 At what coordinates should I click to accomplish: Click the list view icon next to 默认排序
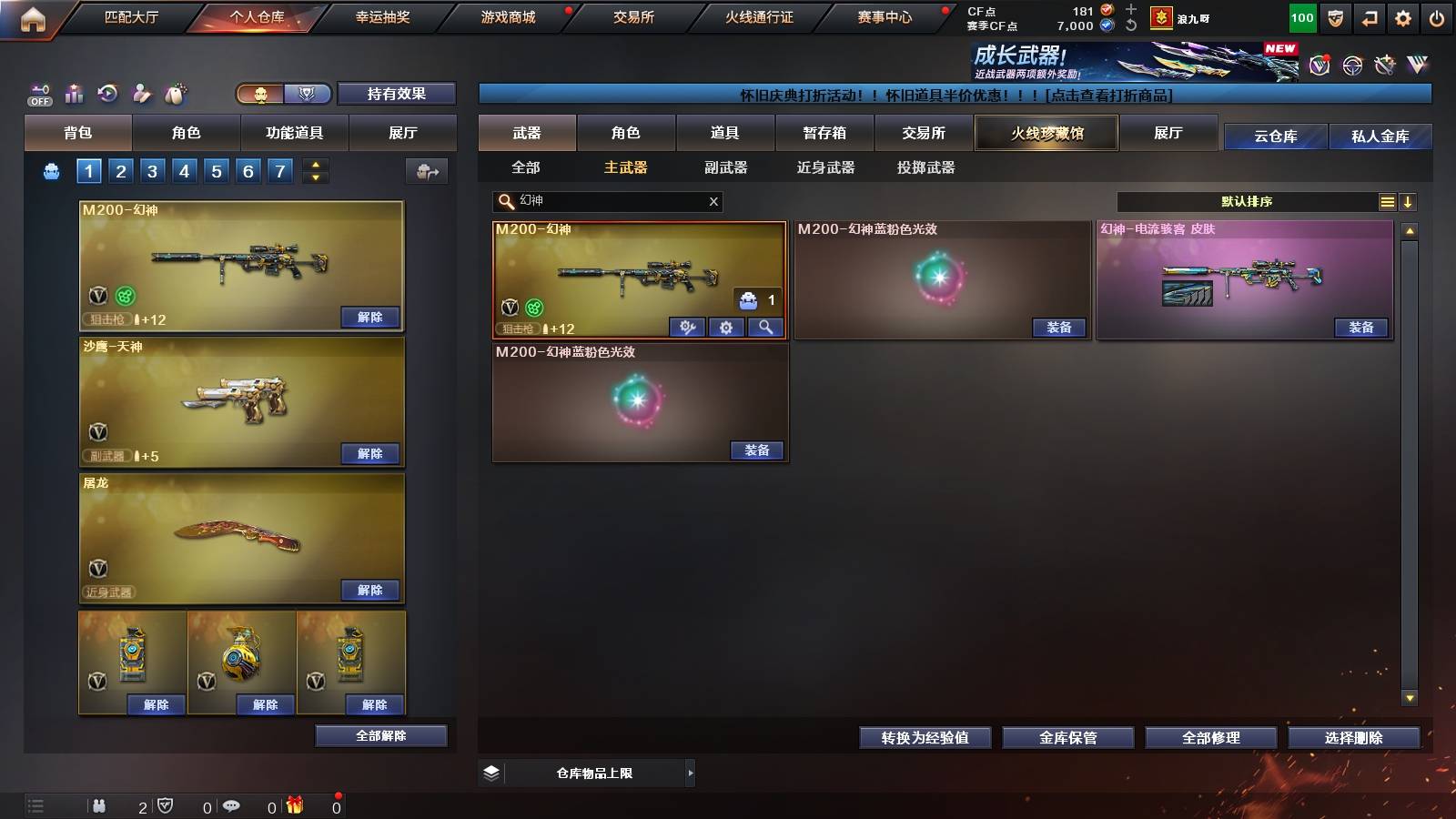tap(1387, 202)
